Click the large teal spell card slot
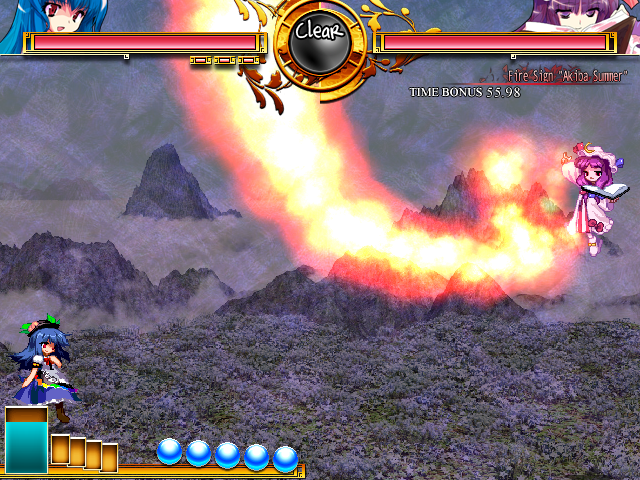640x480 pixels. click(x=26, y=440)
